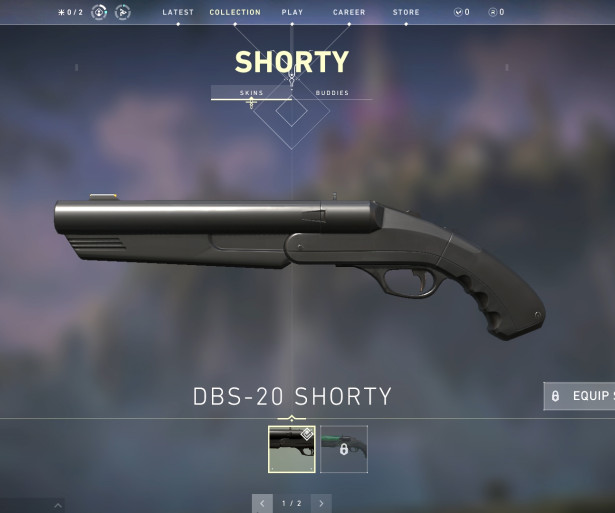615x513 pixels.
Task: Advance to the next skin with the right arrow
Action: [x=321, y=503]
